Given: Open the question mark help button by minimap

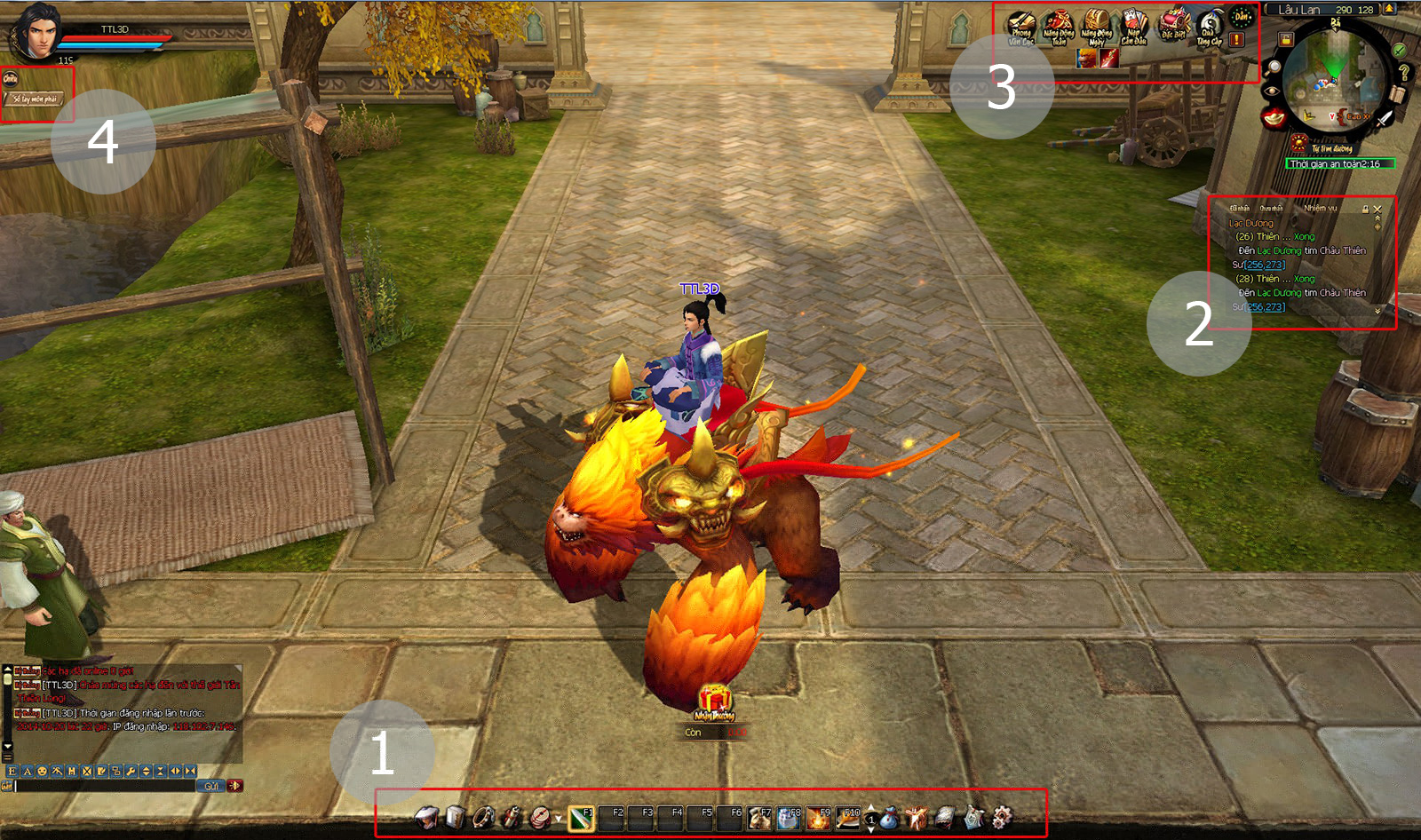Looking at the screenshot, I should 1403,71.
